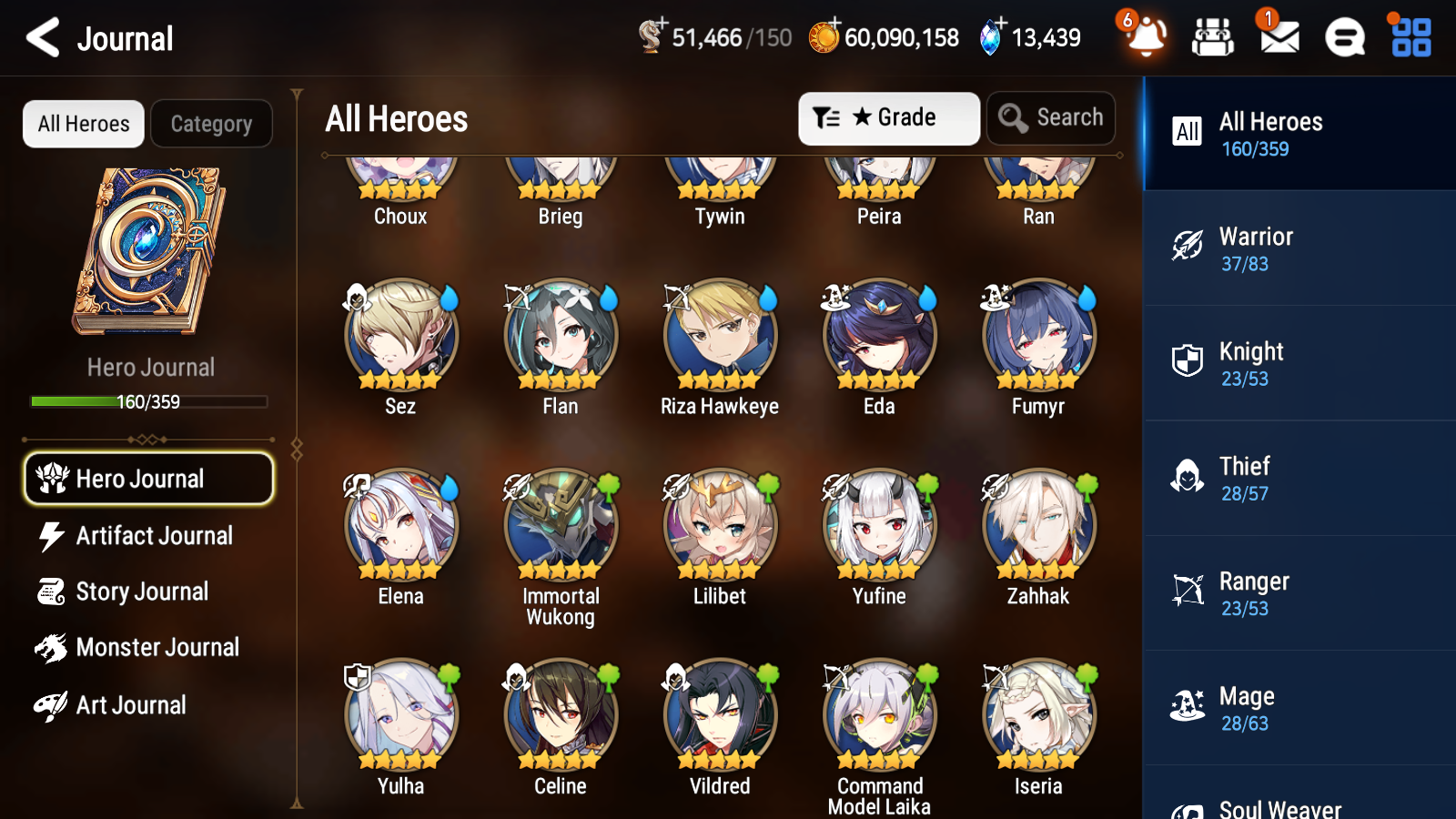Open the chat window
This screenshot has height=819, width=1456.
(1343, 38)
